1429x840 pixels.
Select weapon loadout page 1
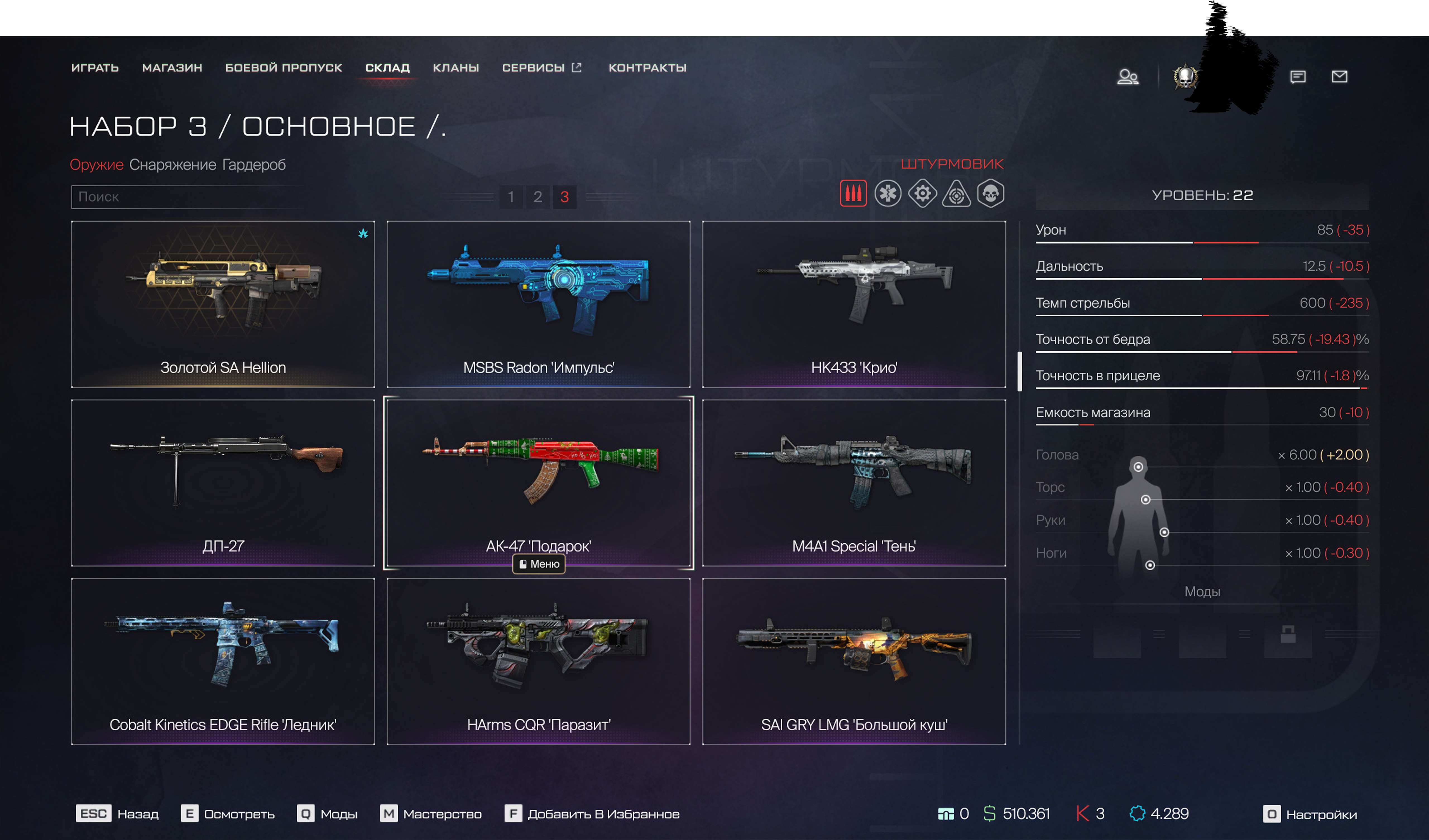point(512,197)
